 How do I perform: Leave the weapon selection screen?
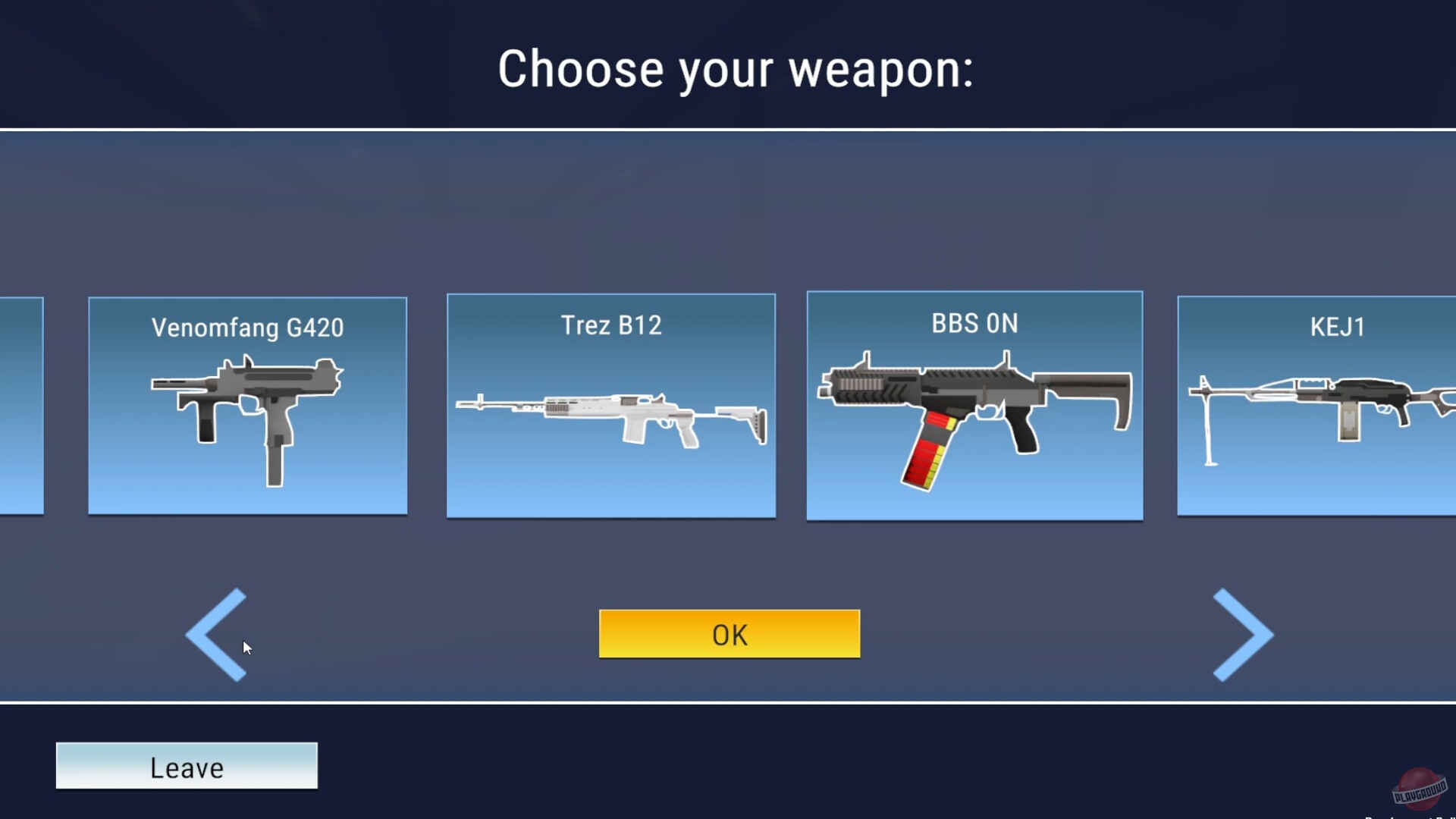(x=187, y=767)
